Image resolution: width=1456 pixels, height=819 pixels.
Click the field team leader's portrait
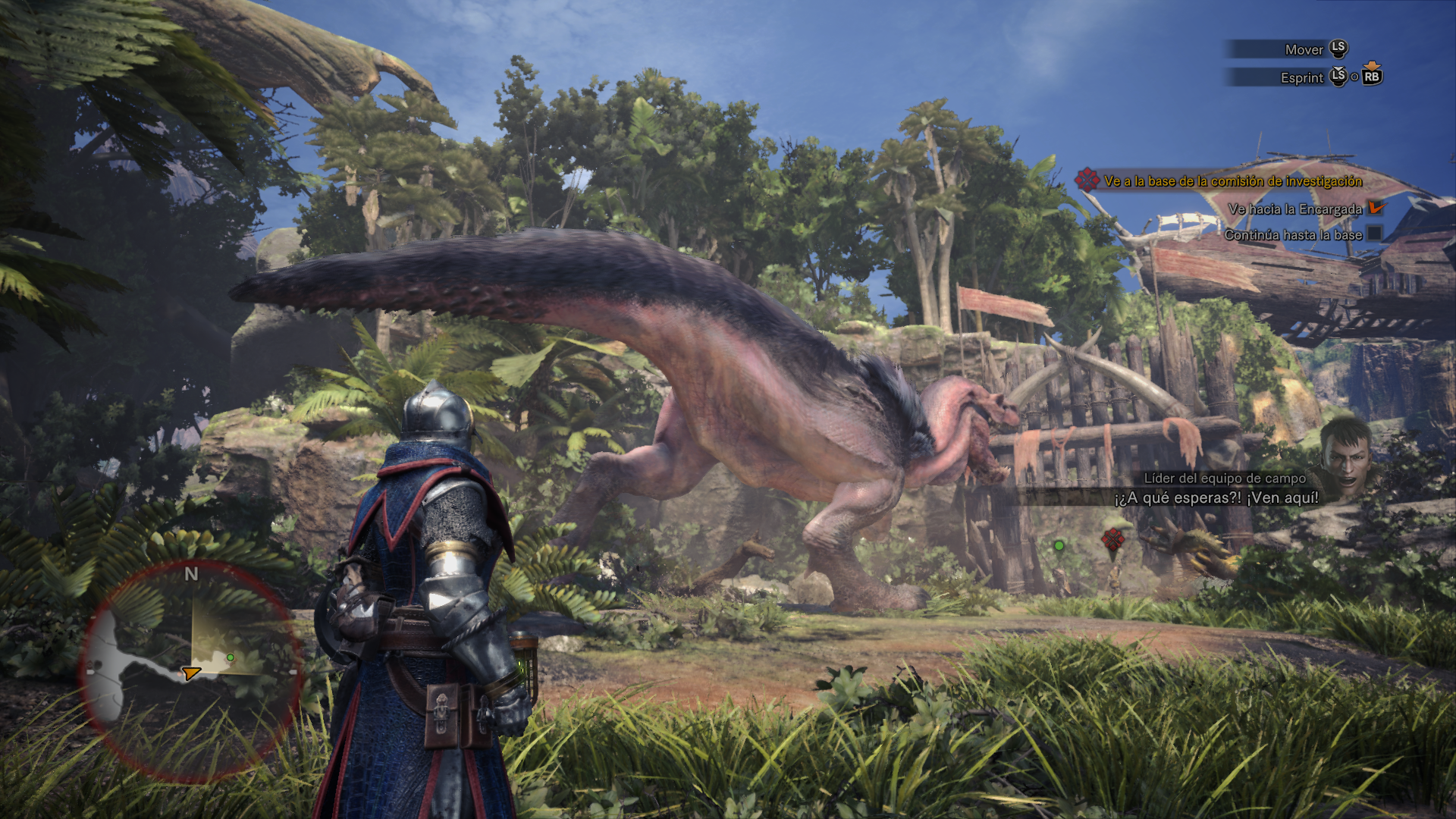pyautogui.click(x=1345, y=456)
